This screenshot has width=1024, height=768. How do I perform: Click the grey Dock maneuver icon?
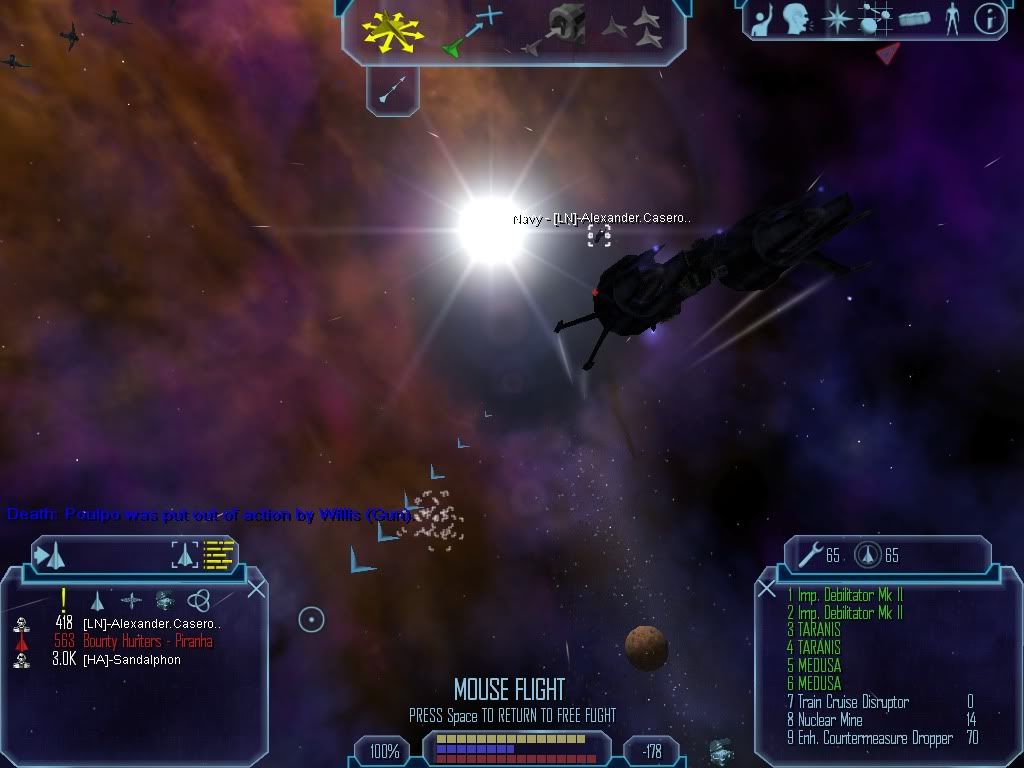click(560, 28)
